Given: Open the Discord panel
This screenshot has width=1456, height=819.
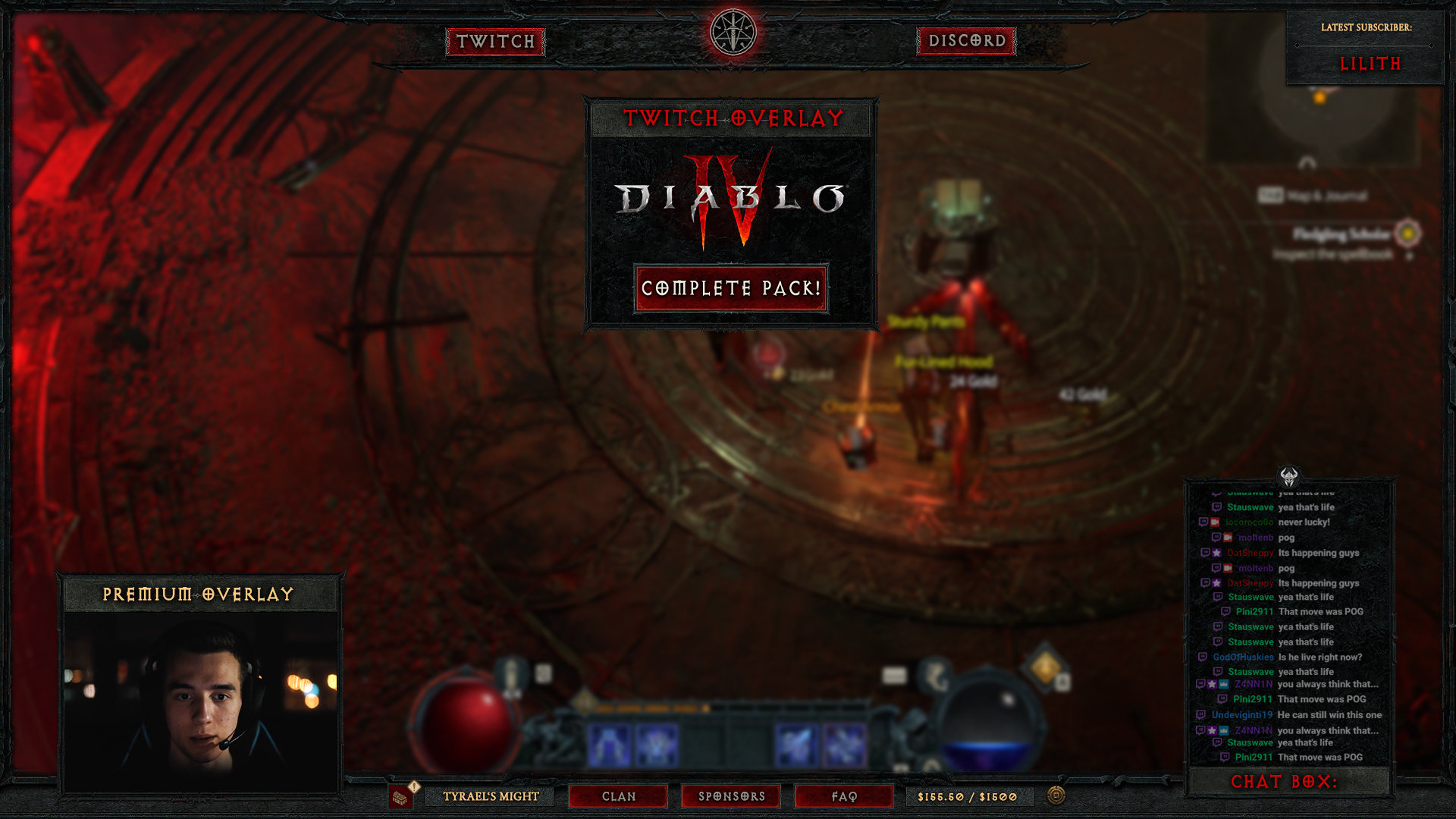Looking at the screenshot, I should click(x=965, y=43).
